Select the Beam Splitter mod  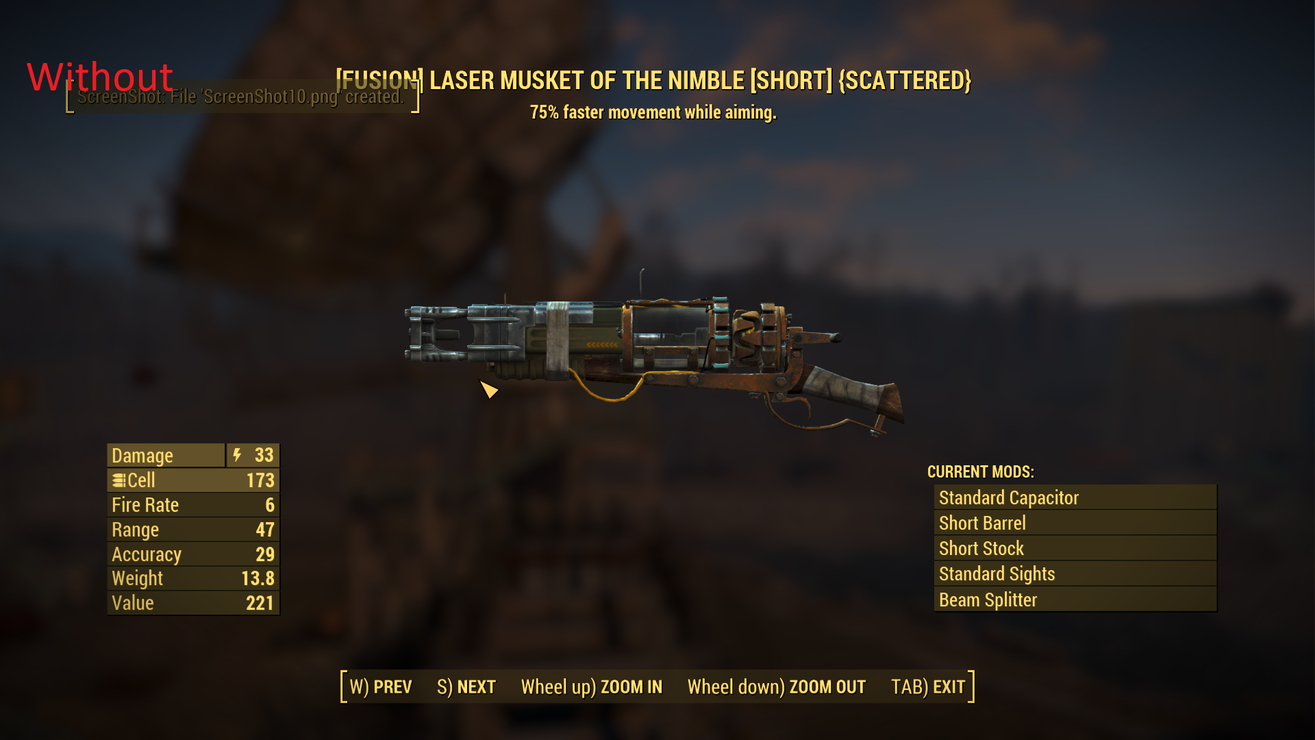pos(1075,599)
